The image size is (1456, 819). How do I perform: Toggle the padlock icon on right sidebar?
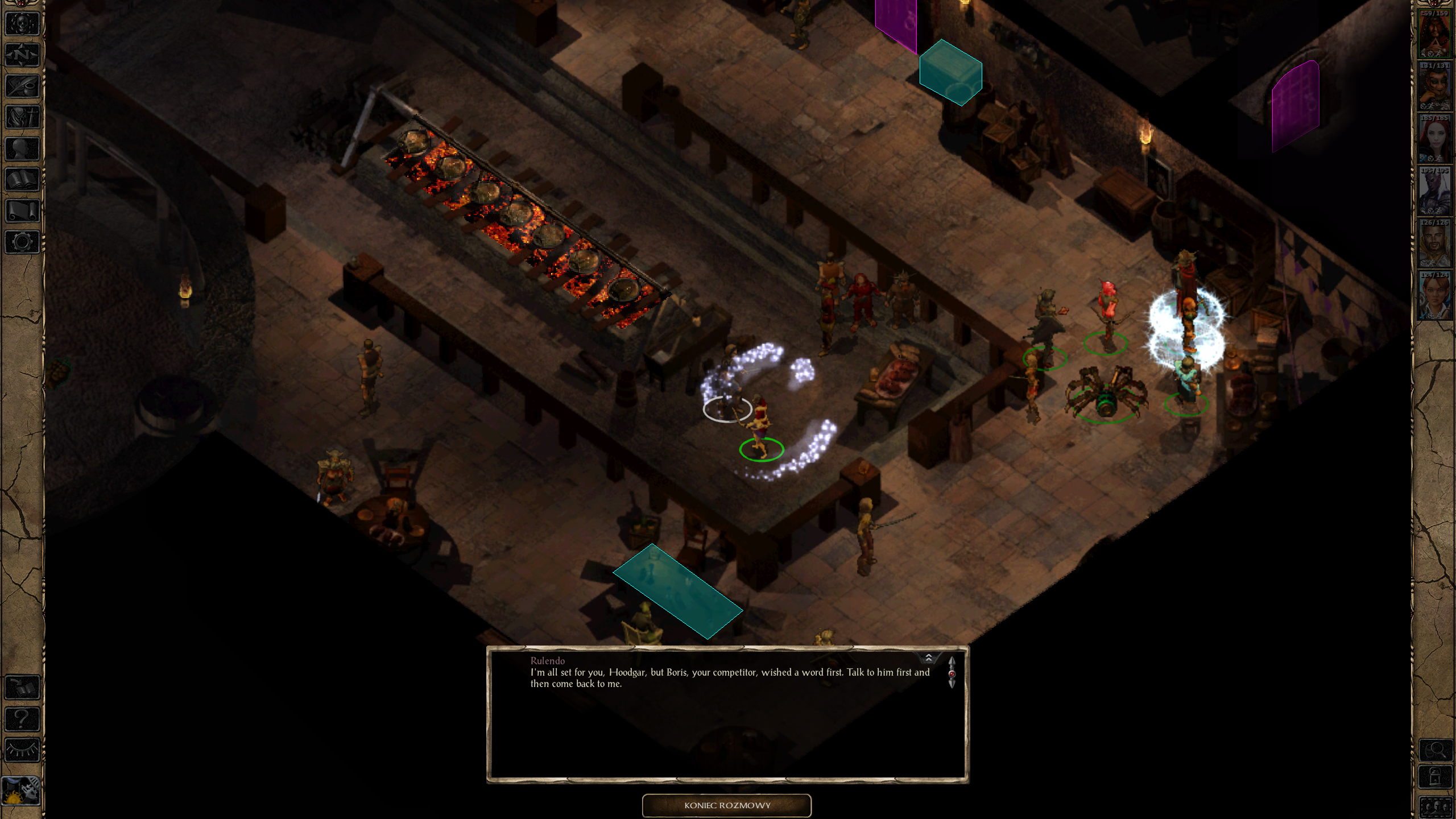(x=1435, y=777)
